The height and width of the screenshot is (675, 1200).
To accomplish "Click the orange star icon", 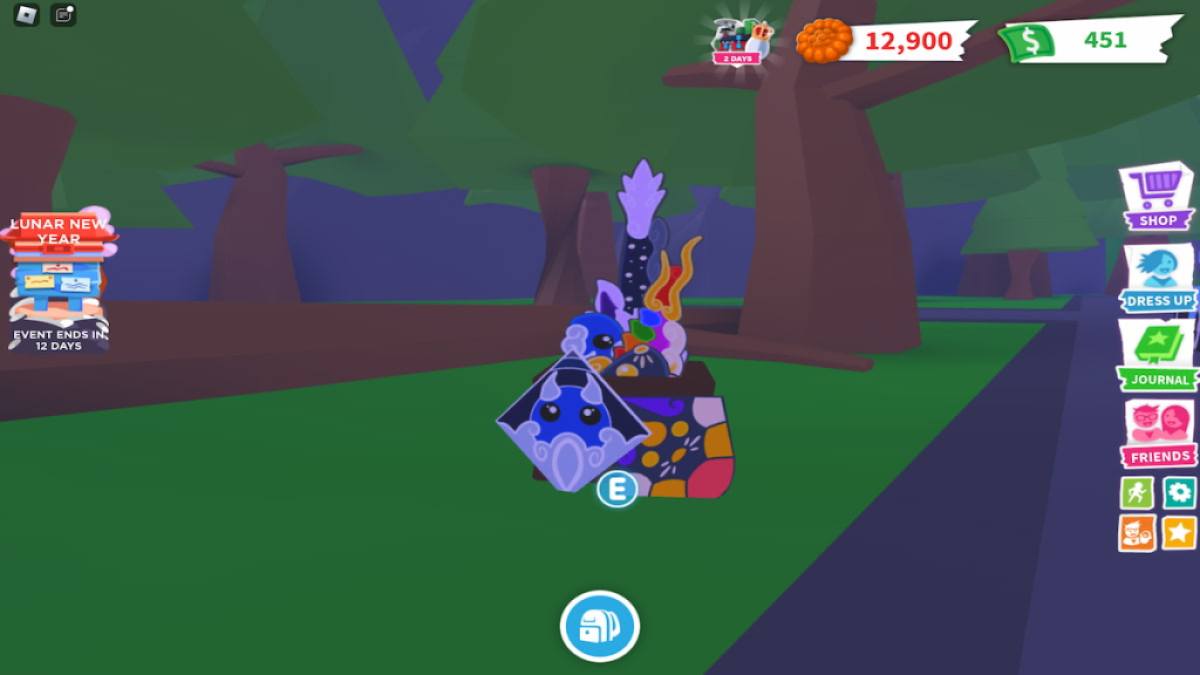I will (1179, 533).
